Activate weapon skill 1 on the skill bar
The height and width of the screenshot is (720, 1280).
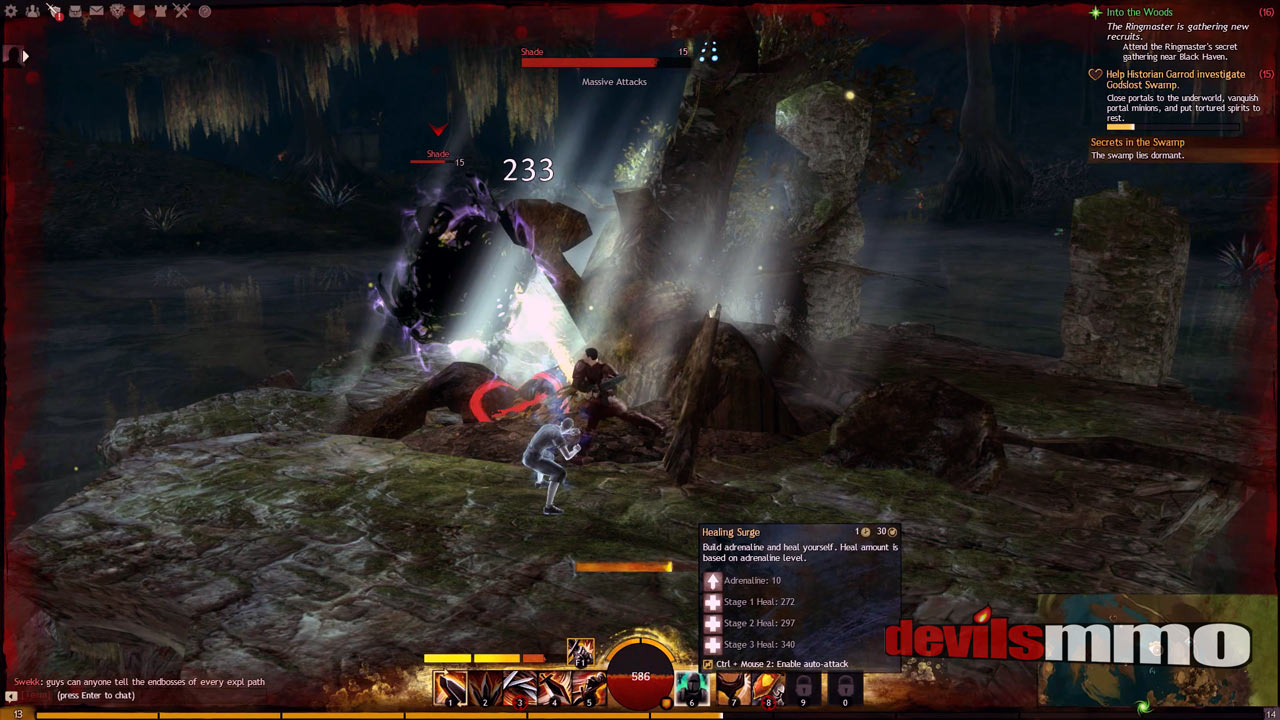click(450, 688)
